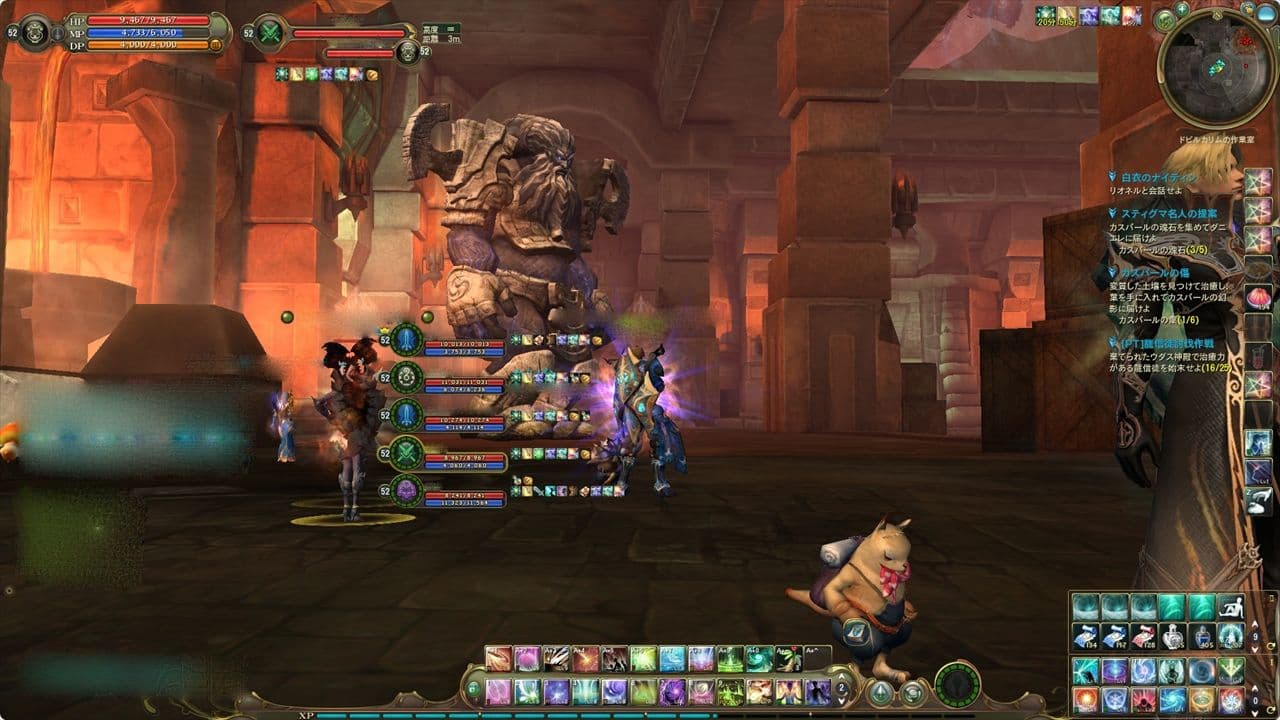Image resolution: width=1280 pixels, height=720 pixels.
Task: Select the purple orb party member portrait
Action: tap(407, 492)
